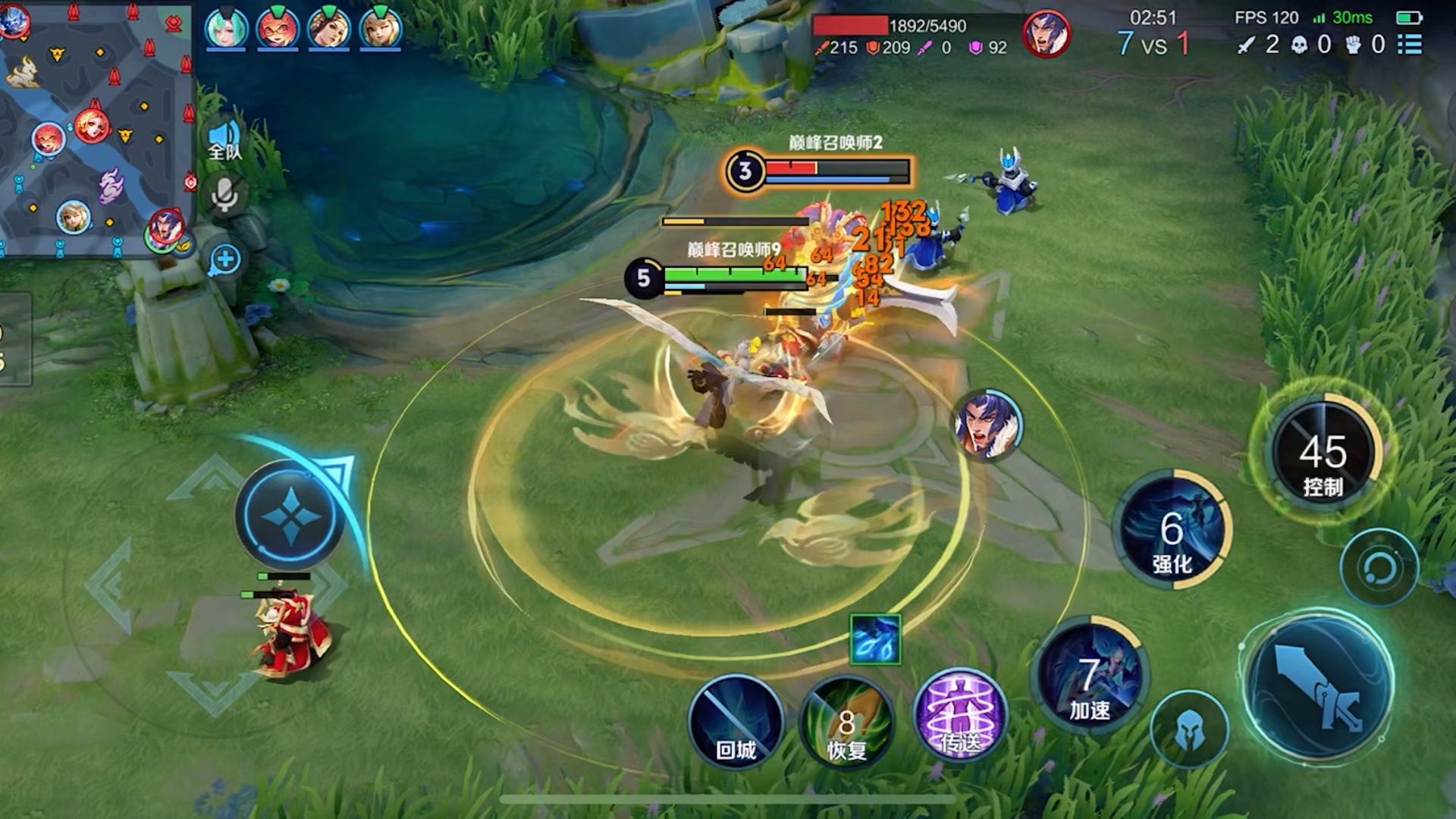Tap the helmet hero-targeting button
This screenshot has width=1456, height=819.
[x=1189, y=730]
